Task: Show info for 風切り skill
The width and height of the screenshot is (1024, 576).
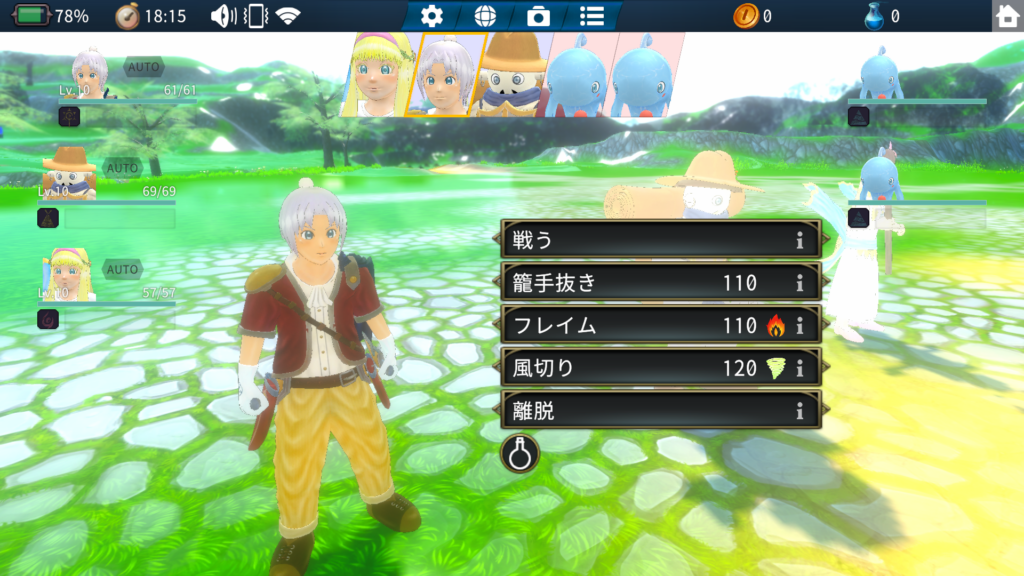Action: tap(800, 368)
